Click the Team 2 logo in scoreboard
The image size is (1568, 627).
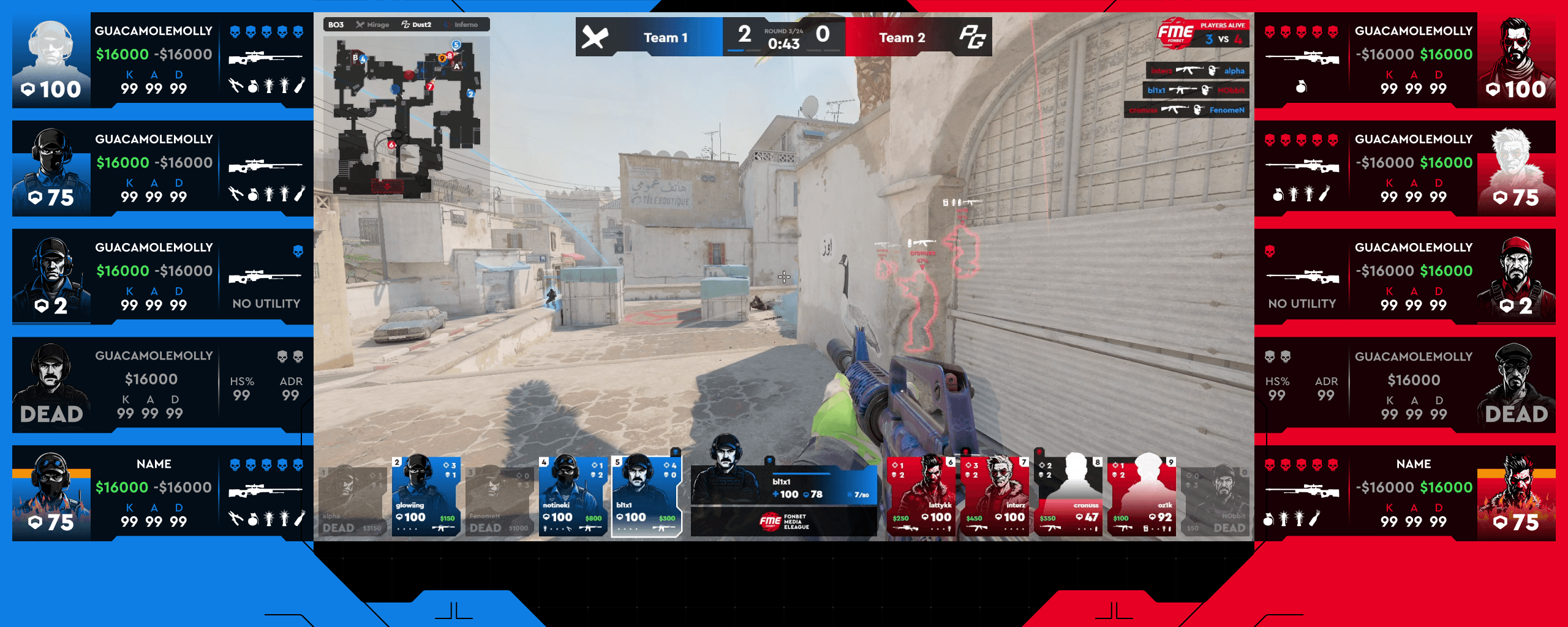(972, 37)
